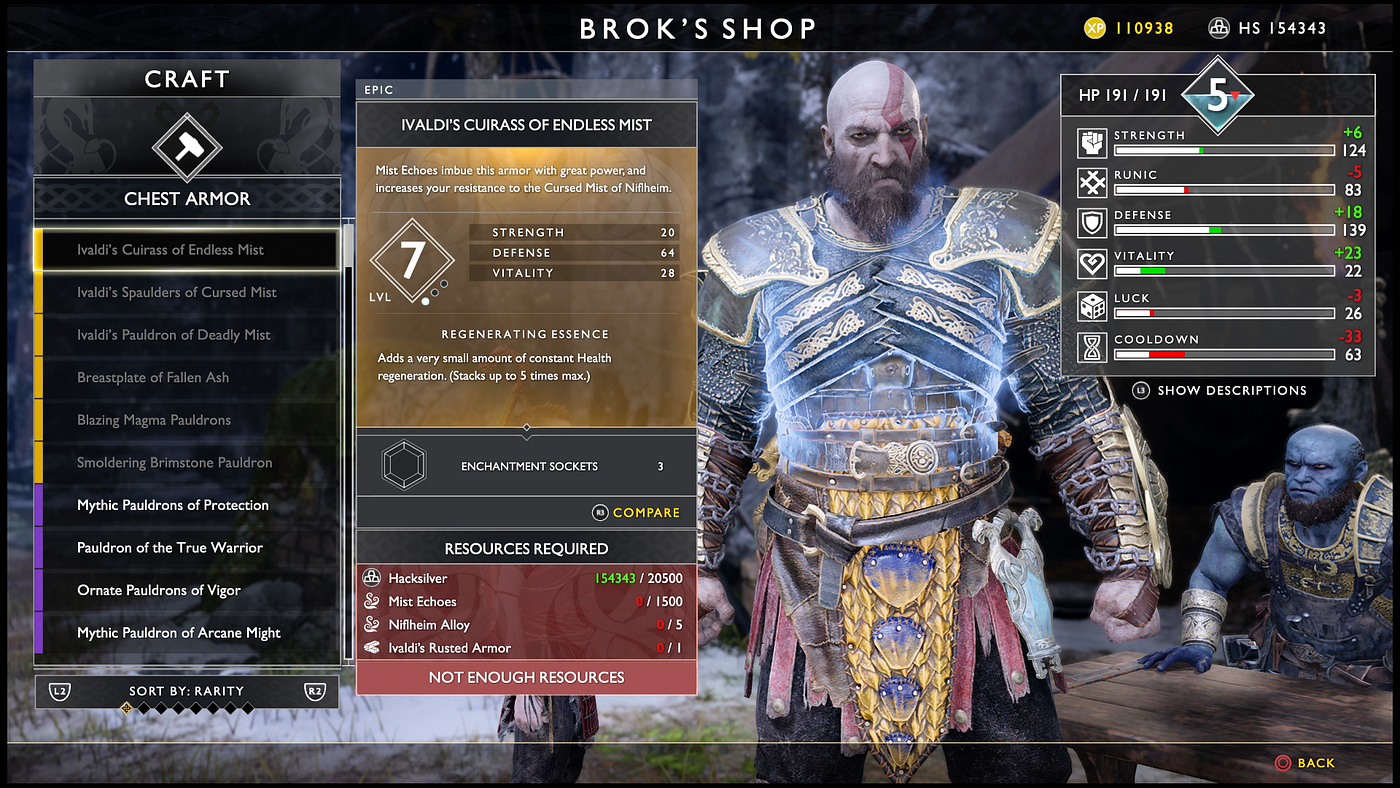Choose Ivaldi's Spaulders of Cursed Mist
This screenshot has width=1400, height=788.
pyautogui.click(x=187, y=292)
